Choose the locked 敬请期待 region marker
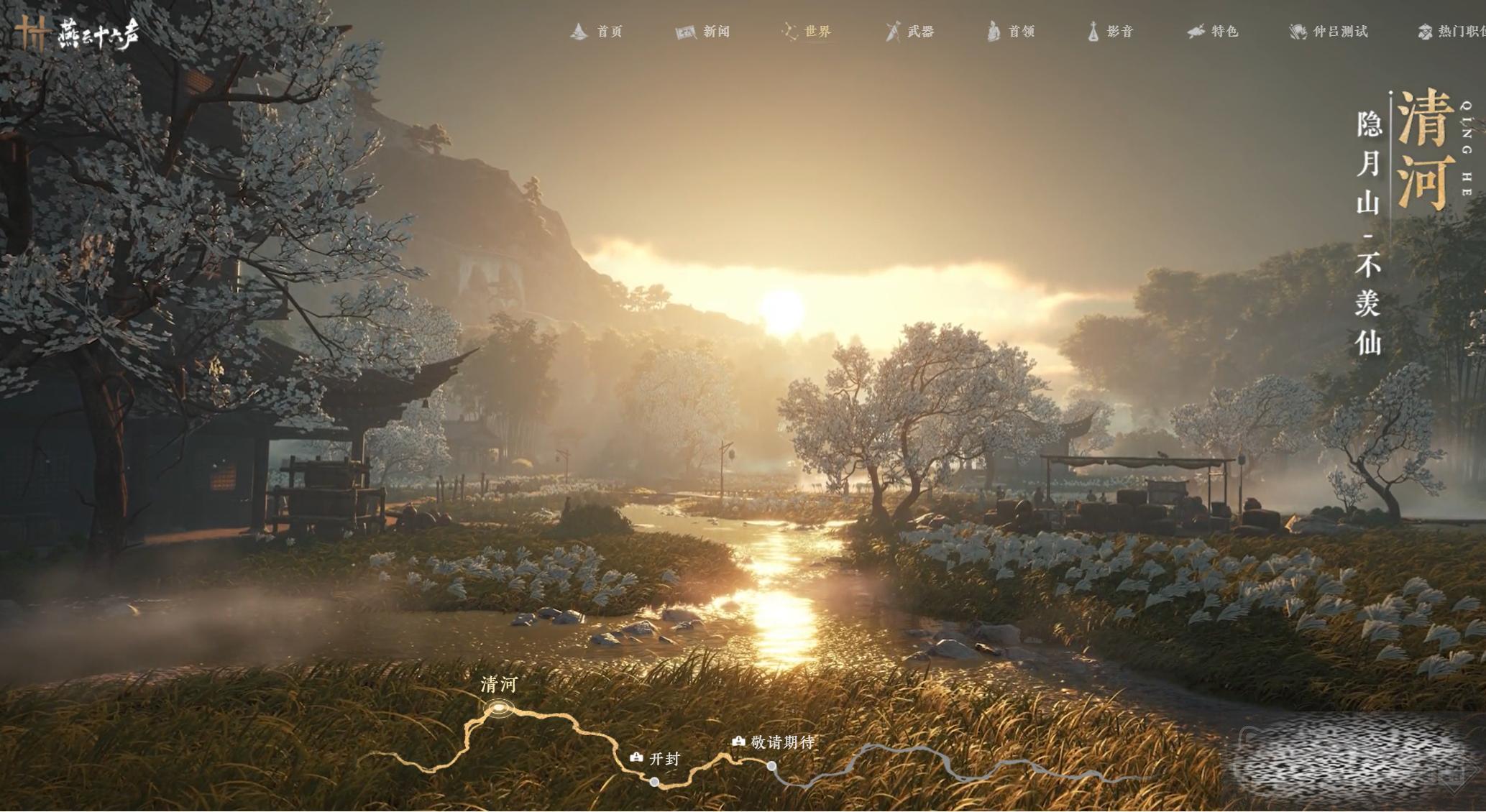1486x812 pixels. (771, 766)
